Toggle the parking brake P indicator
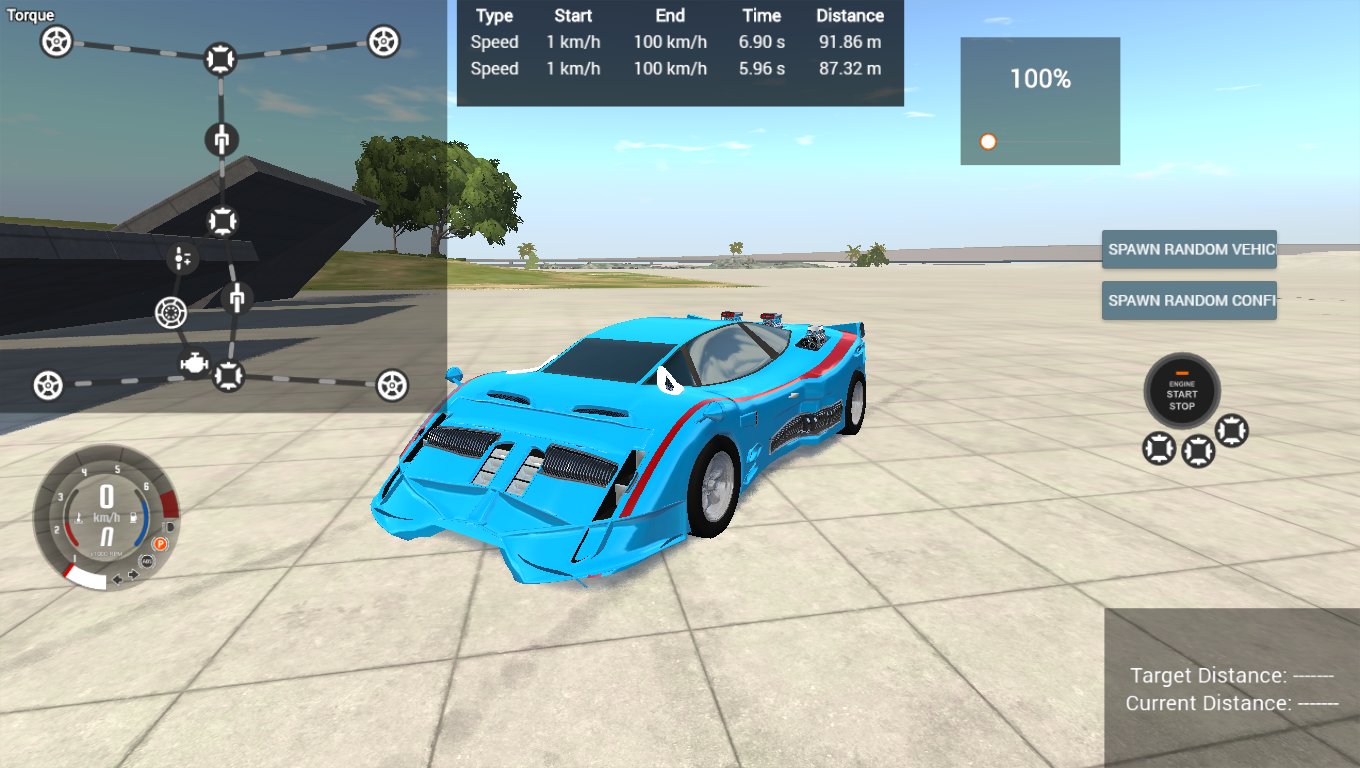 tap(160, 543)
